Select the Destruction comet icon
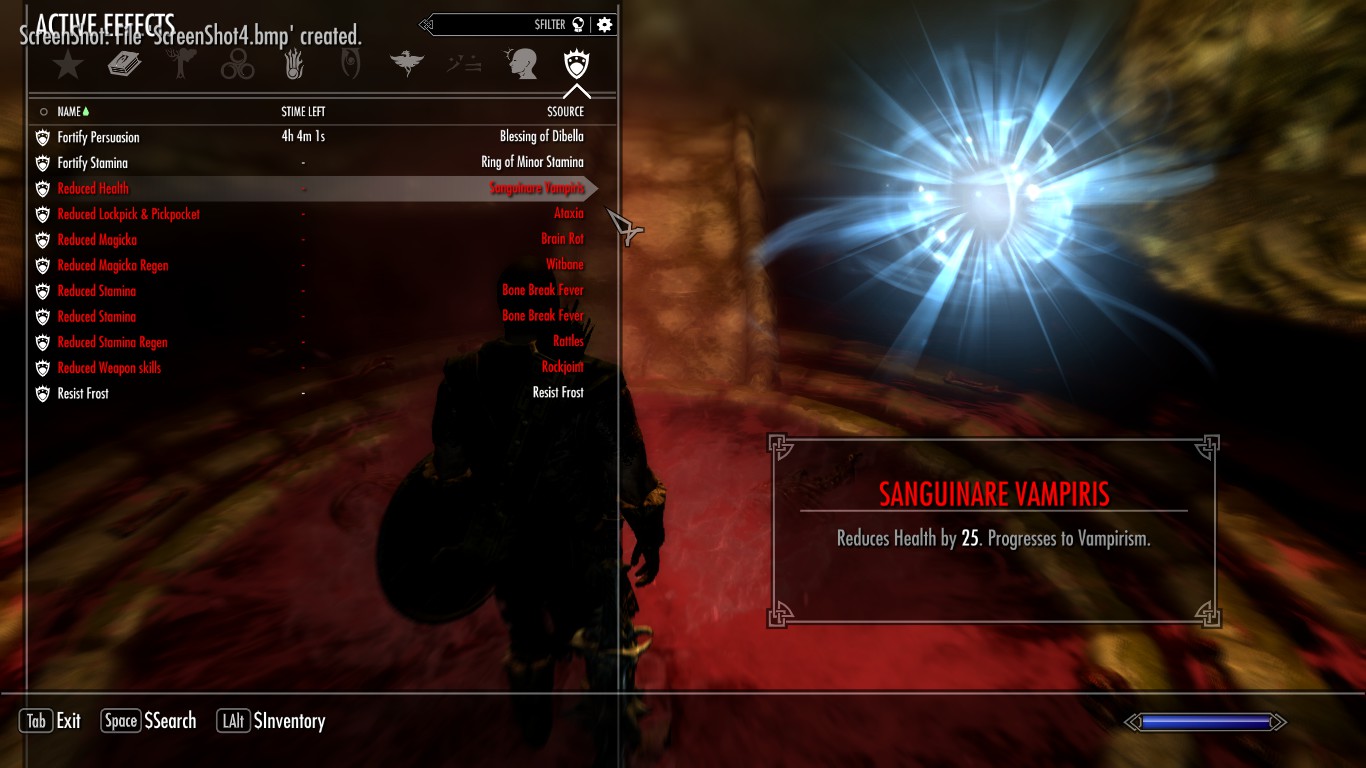This screenshot has width=1366, height=768. (294, 63)
